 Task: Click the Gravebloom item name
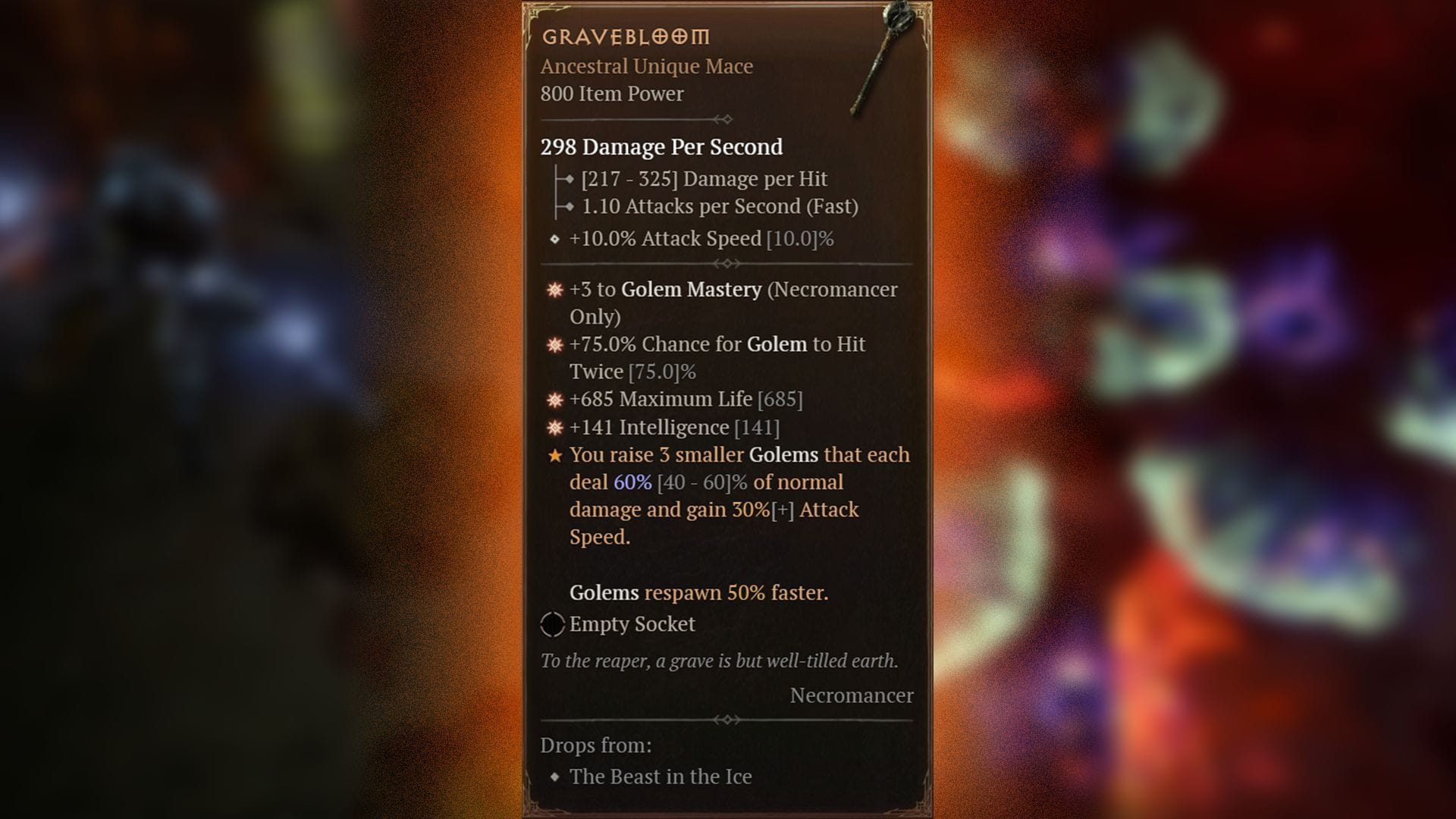coord(625,36)
